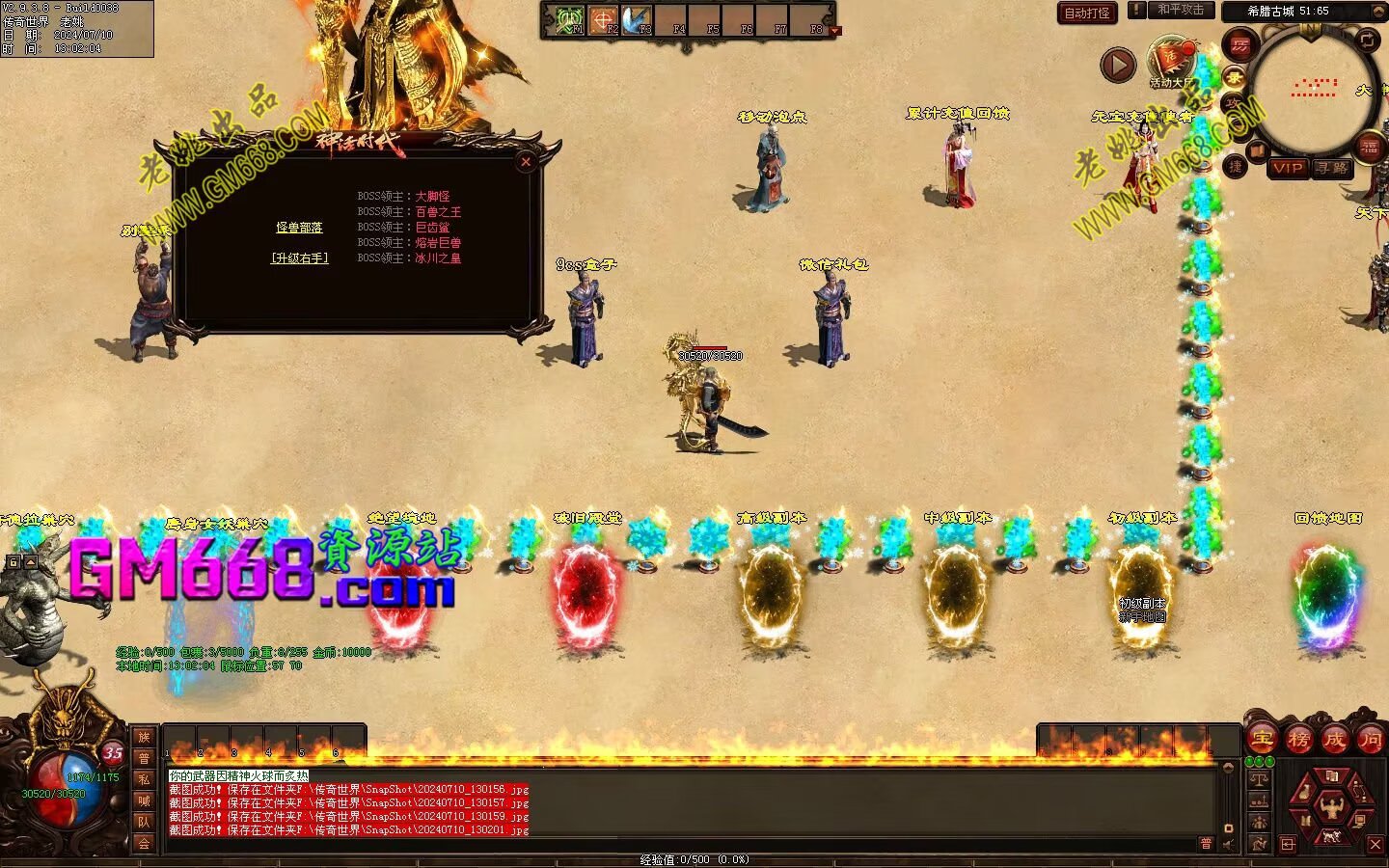The height and width of the screenshot is (868, 1389).
Task: Show the 榜 ranking list
Action: pyautogui.click(x=1298, y=740)
